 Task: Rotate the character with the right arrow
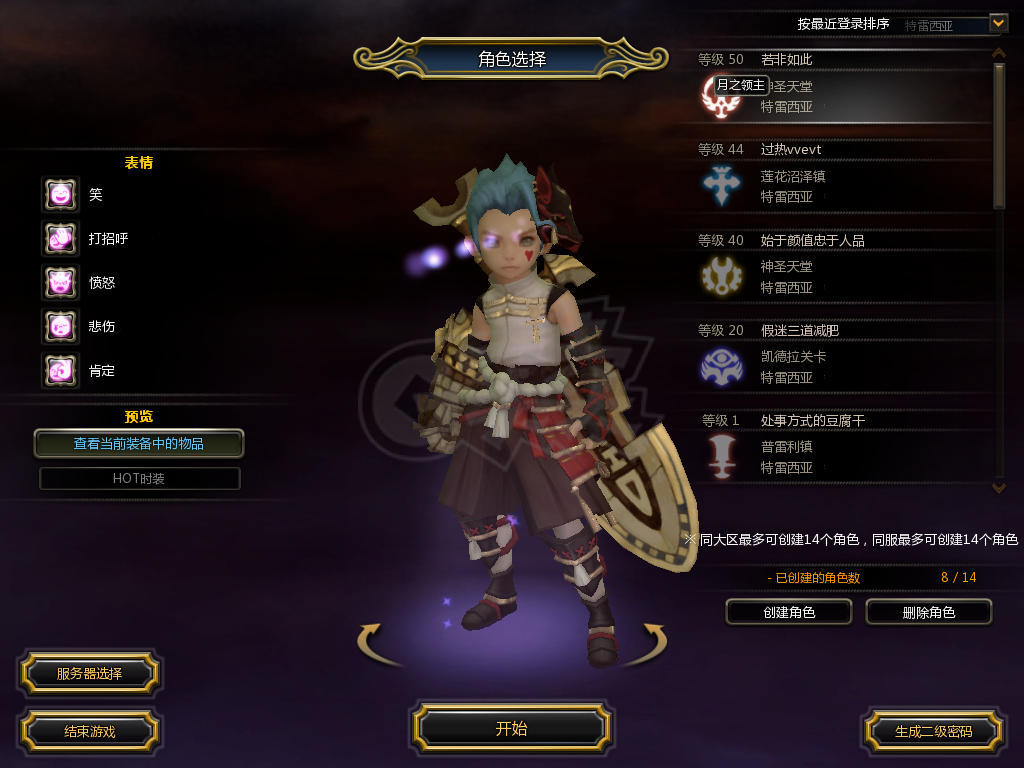pos(645,642)
